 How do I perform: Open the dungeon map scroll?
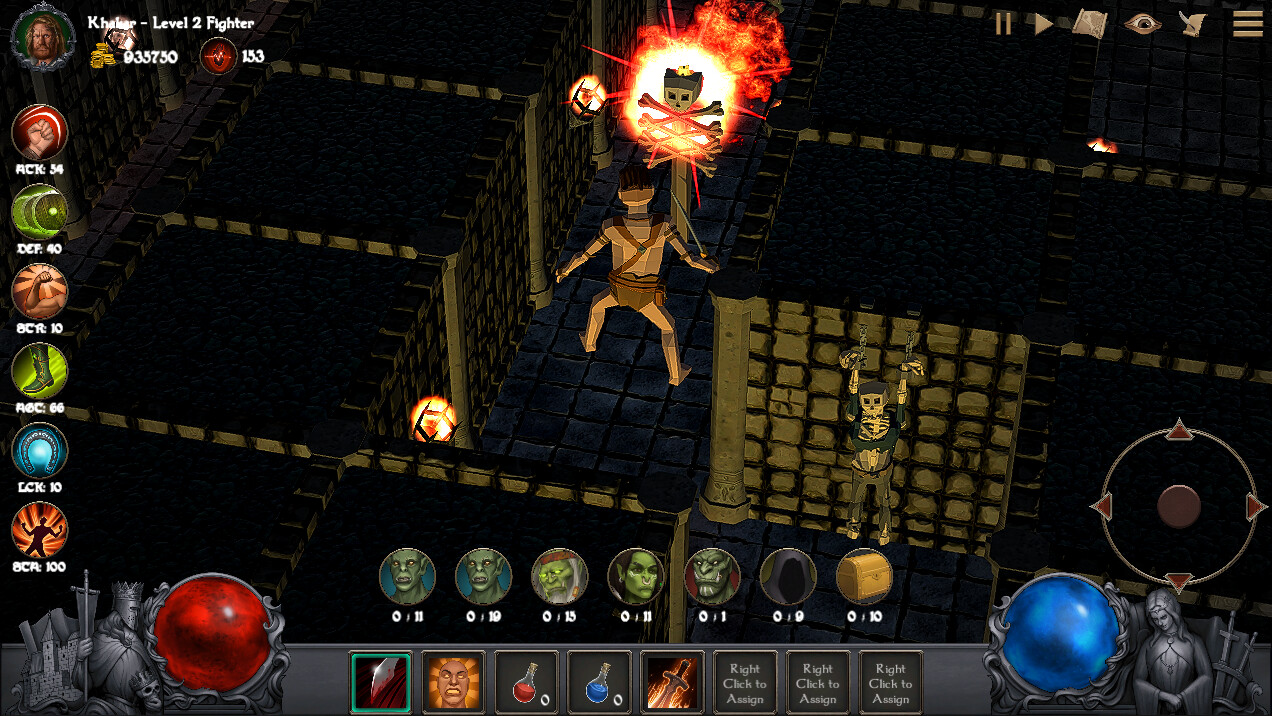click(x=1090, y=24)
